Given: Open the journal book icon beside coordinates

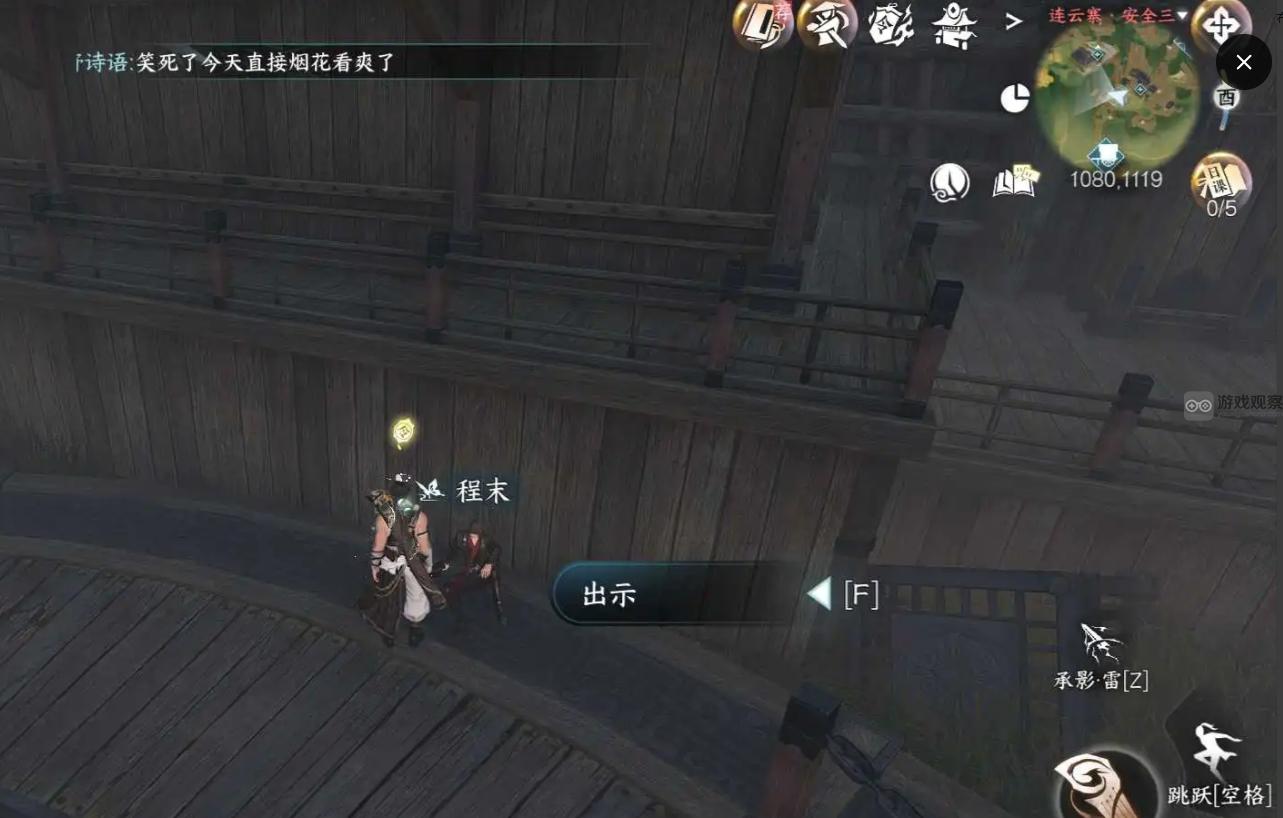Looking at the screenshot, I should [x=1015, y=182].
